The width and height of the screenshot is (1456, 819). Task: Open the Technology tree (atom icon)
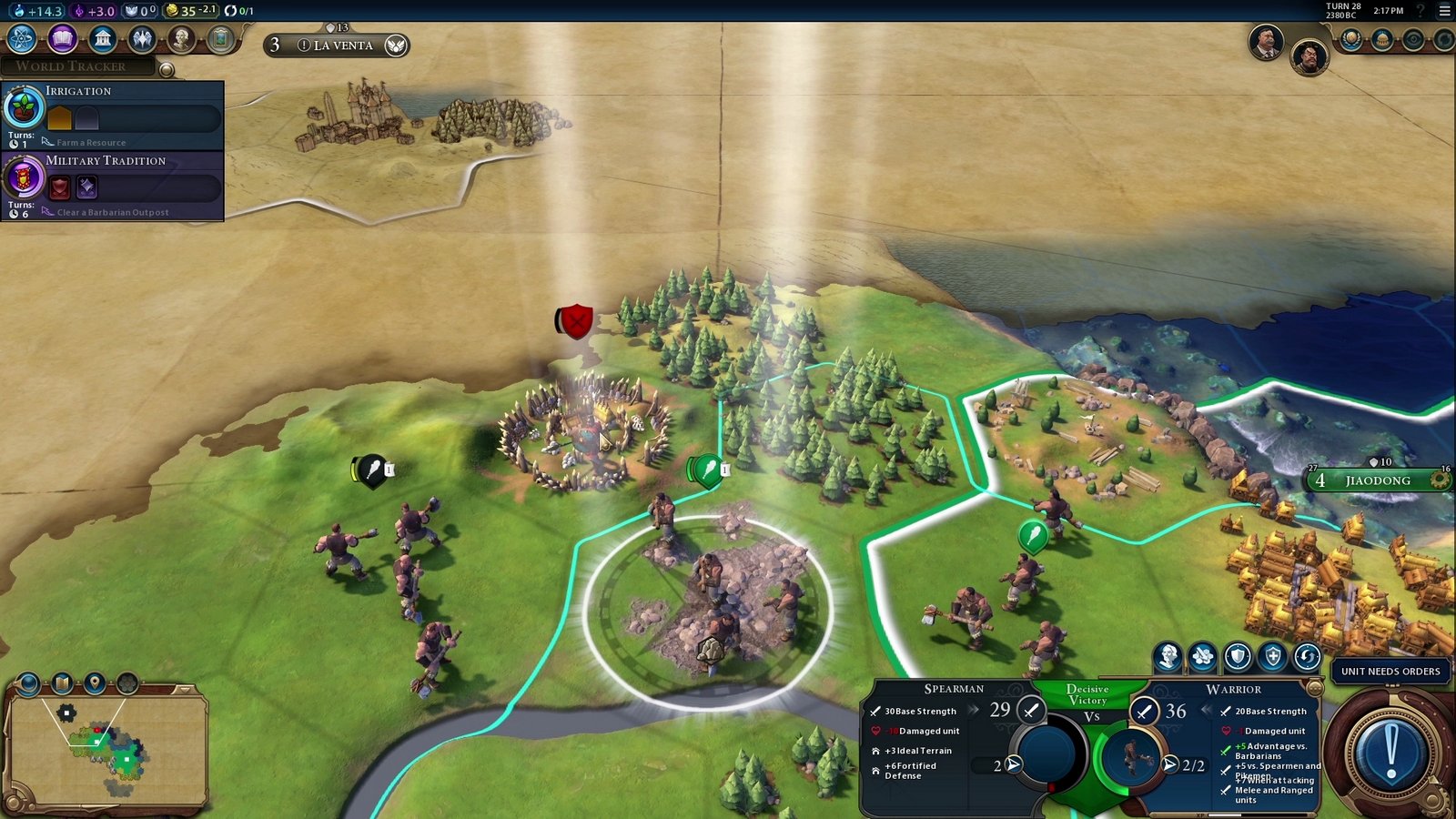pyautogui.click(x=19, y=40)
